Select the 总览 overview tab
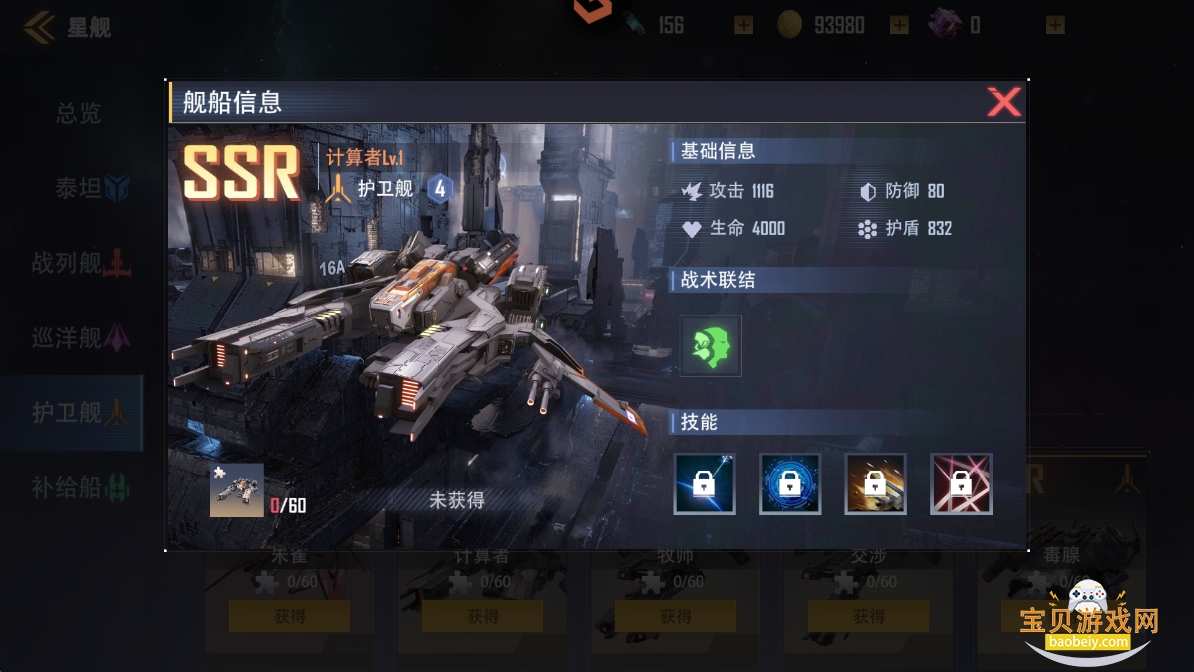Image resolution: width=1194 pixels, height=672 pixels. (x=78, y=113)
